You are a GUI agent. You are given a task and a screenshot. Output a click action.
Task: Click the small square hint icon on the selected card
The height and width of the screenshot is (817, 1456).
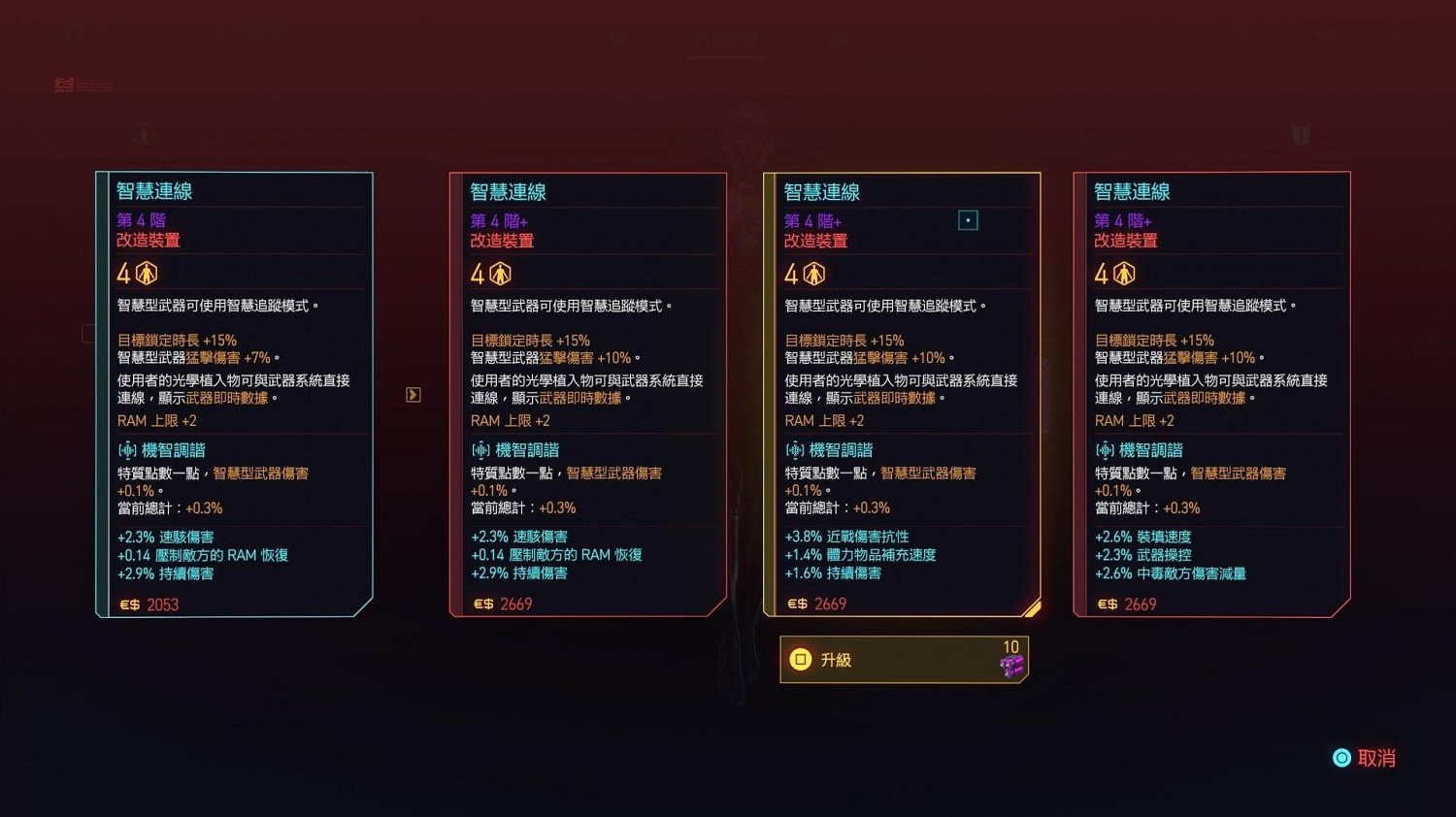coord(969,220)
